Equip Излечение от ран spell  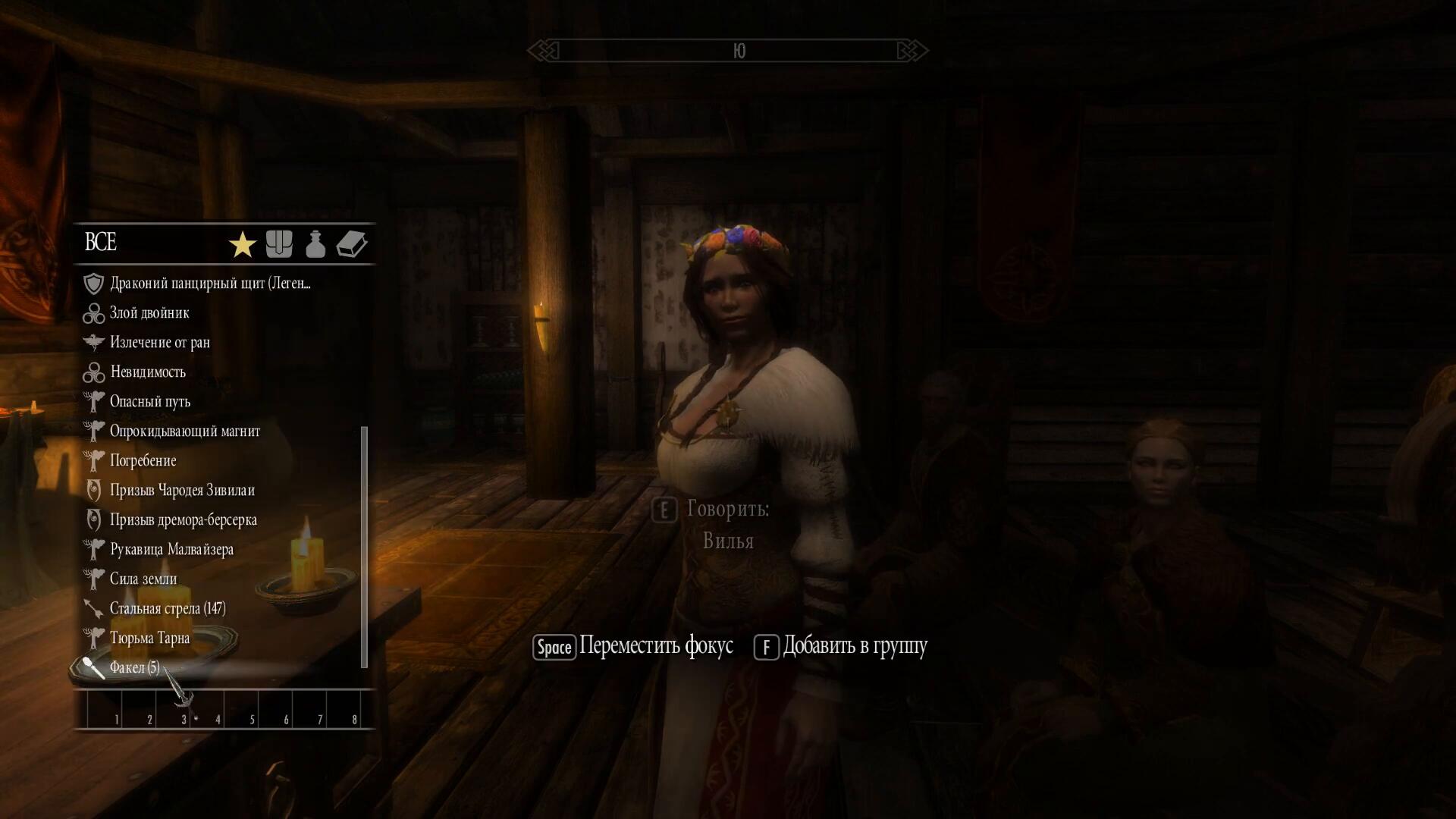(x=159, y=343)
